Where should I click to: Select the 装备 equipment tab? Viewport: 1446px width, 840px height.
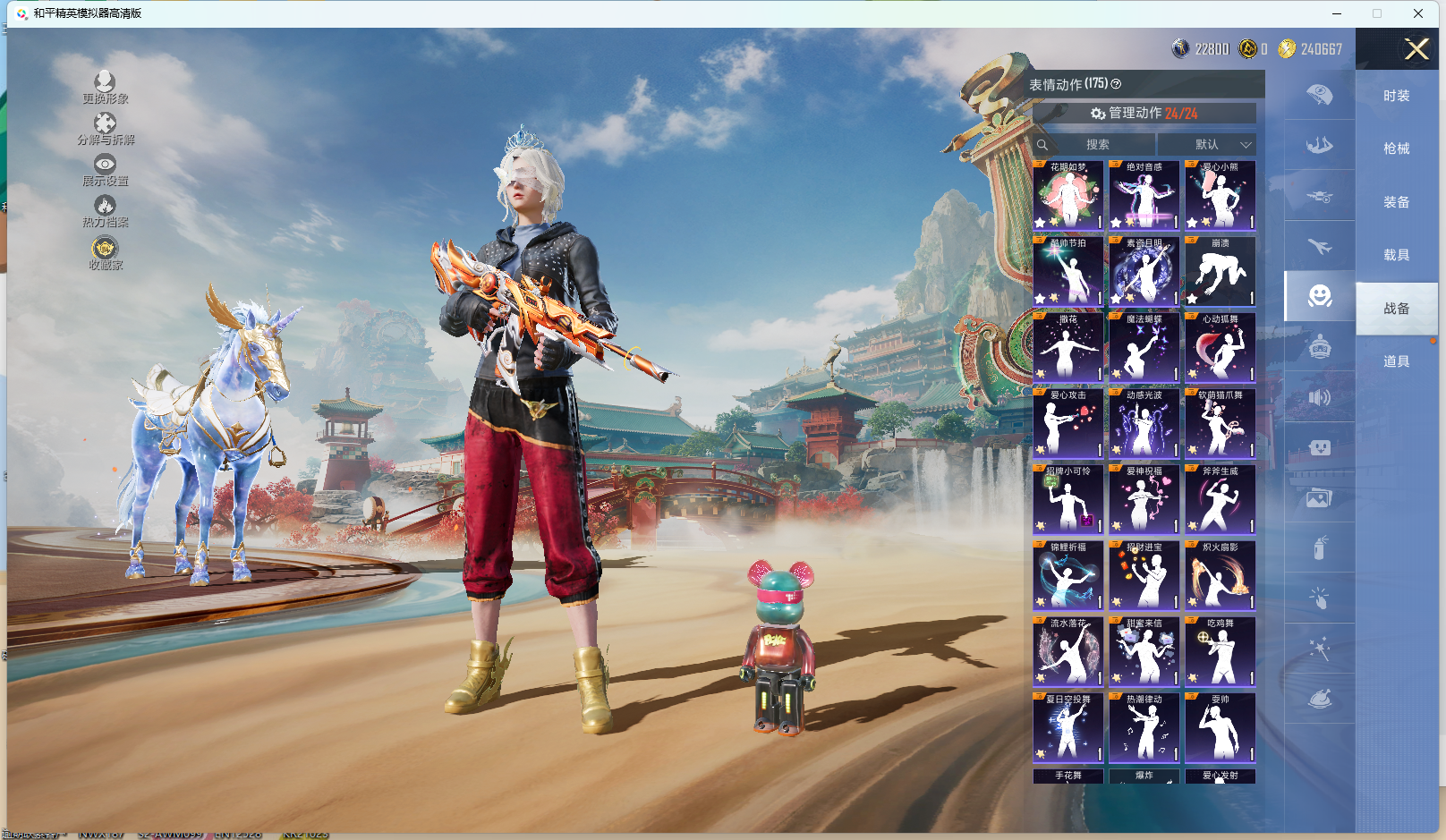(1396, 202)
